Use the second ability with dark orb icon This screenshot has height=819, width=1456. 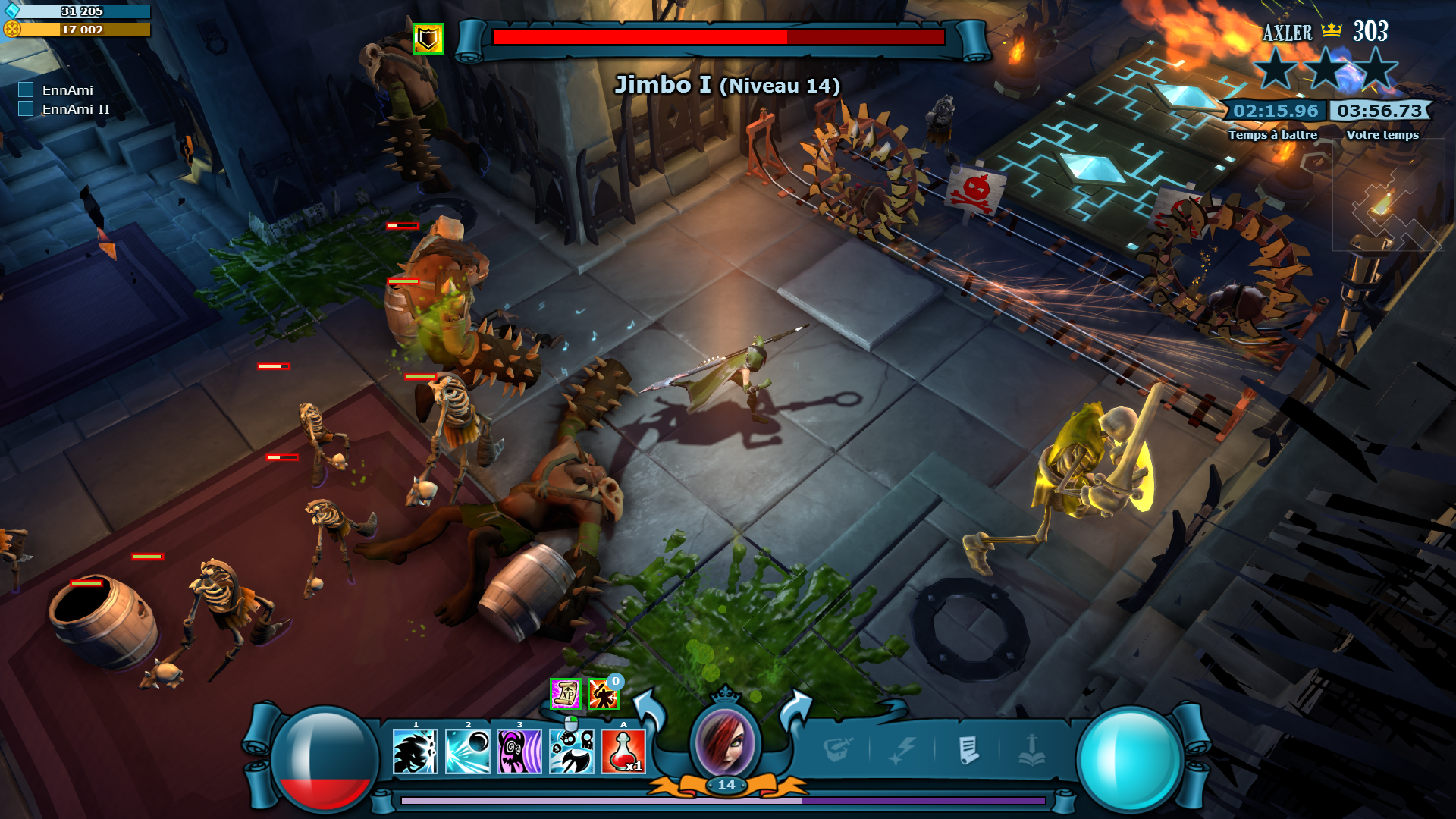(x=467, y=752)
